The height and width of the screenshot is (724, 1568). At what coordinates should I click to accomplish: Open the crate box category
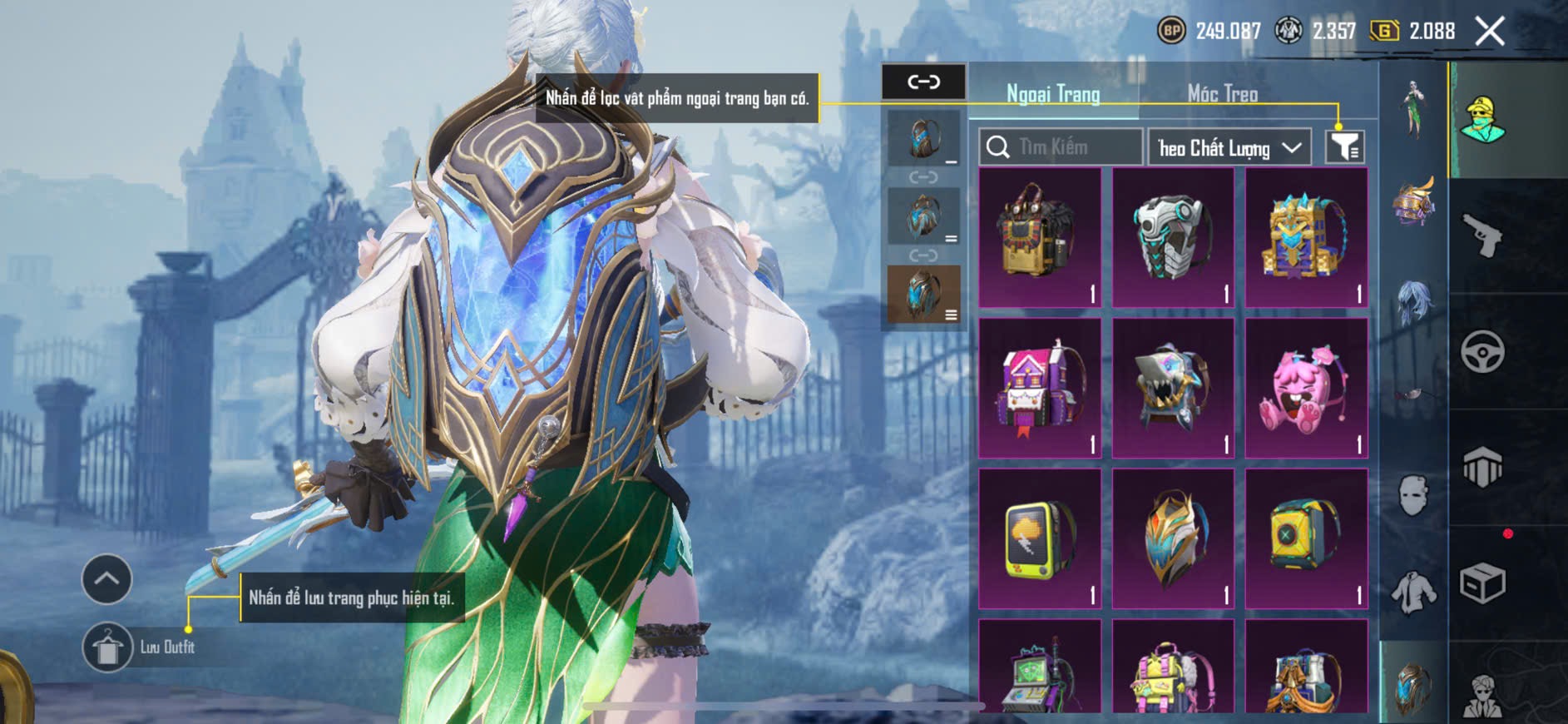click(1482, 583)
